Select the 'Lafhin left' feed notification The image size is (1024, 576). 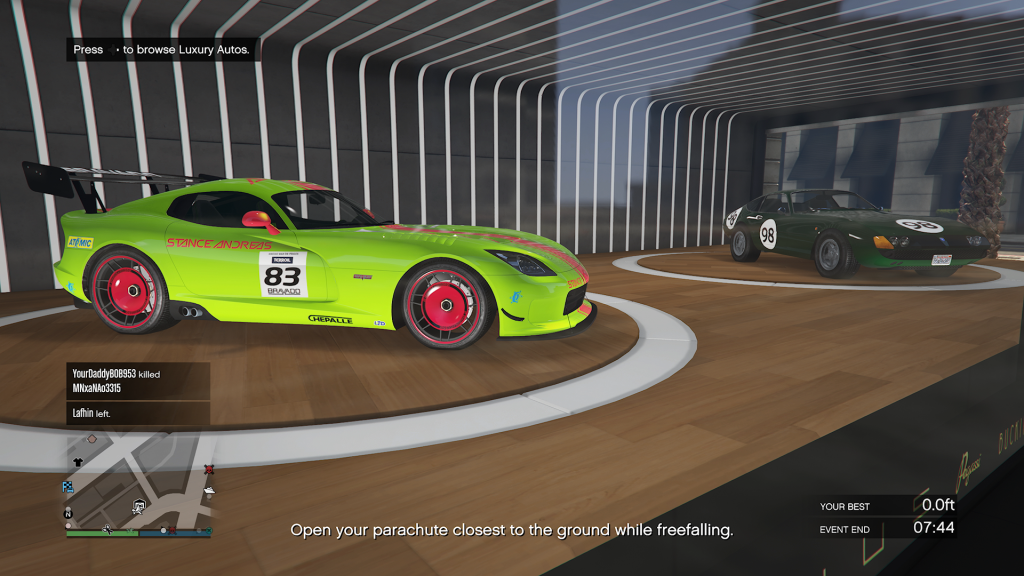pos(138,412)
